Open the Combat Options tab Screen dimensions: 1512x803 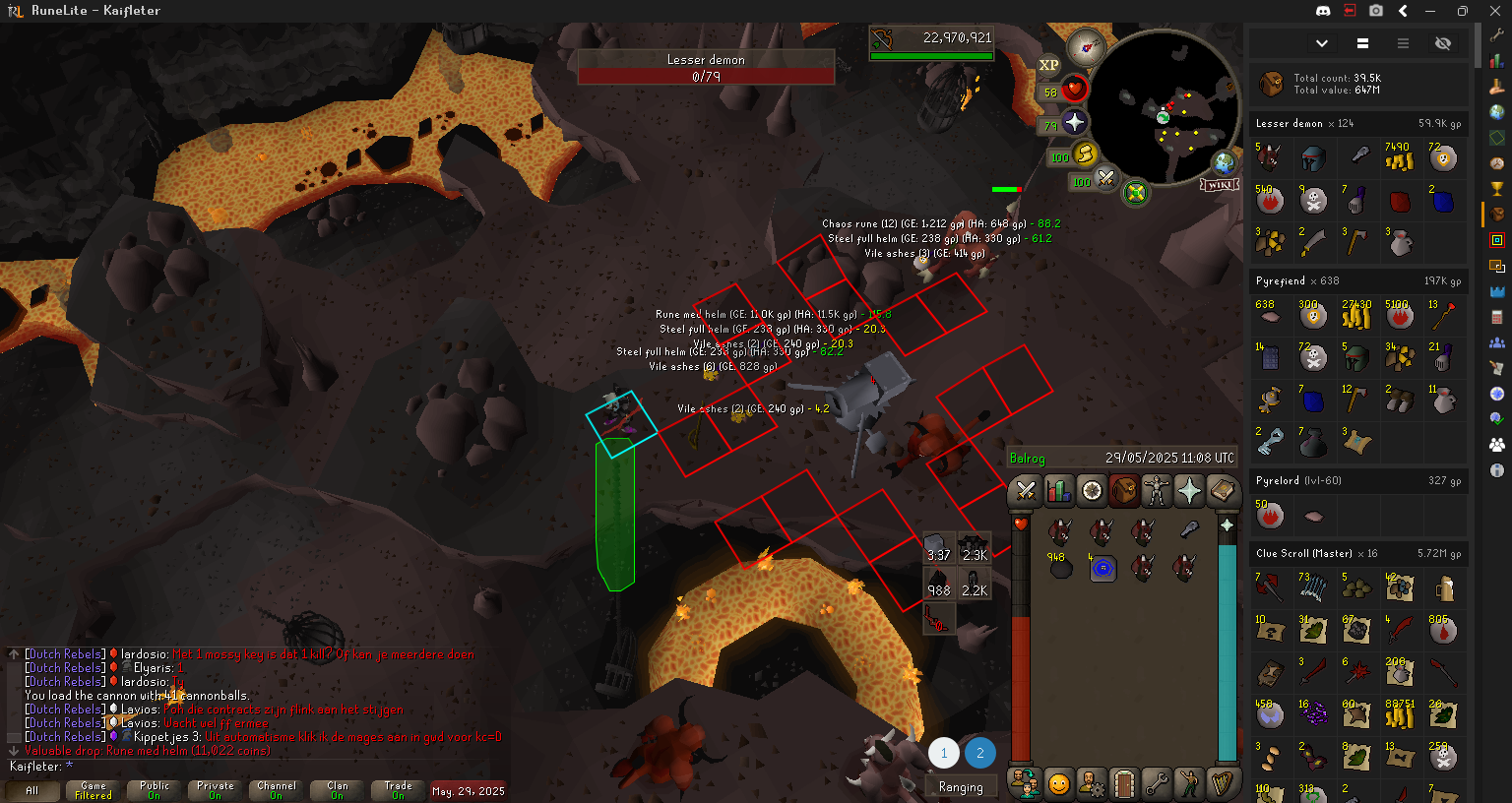[1026, 489]
